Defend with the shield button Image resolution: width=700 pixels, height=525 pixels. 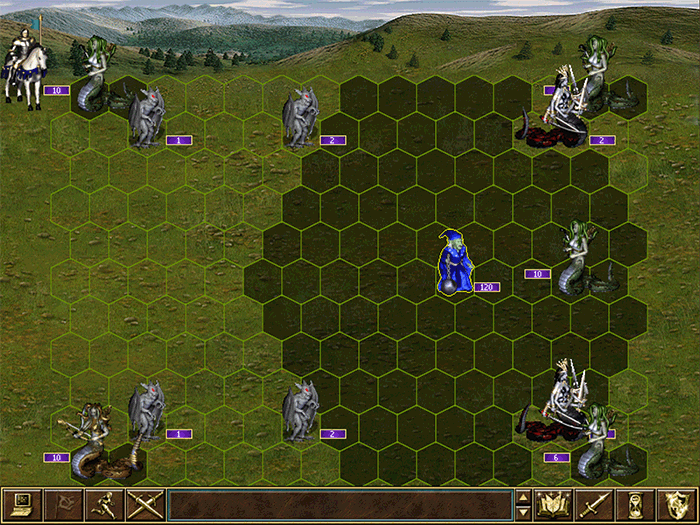click(676, 504)
